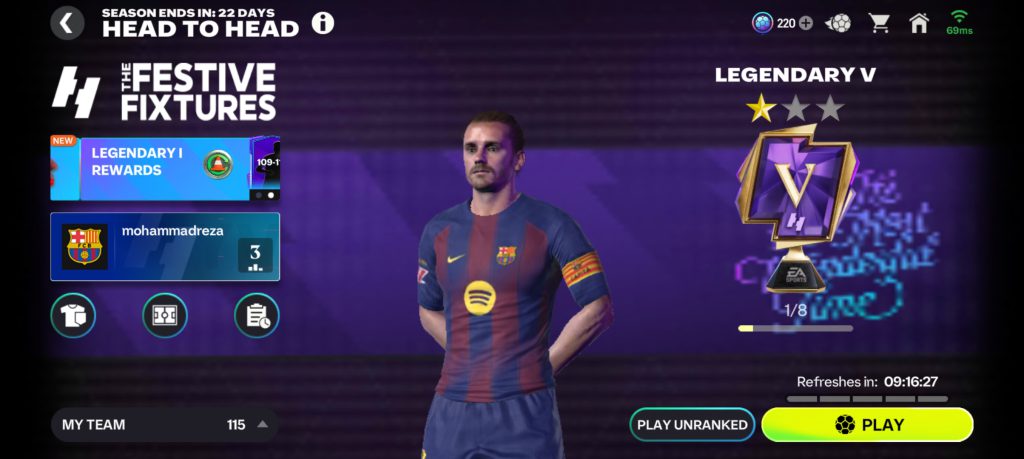Open the Head to Head info icon
This screenshot has height=459, width=1024.
click(323, 23)
